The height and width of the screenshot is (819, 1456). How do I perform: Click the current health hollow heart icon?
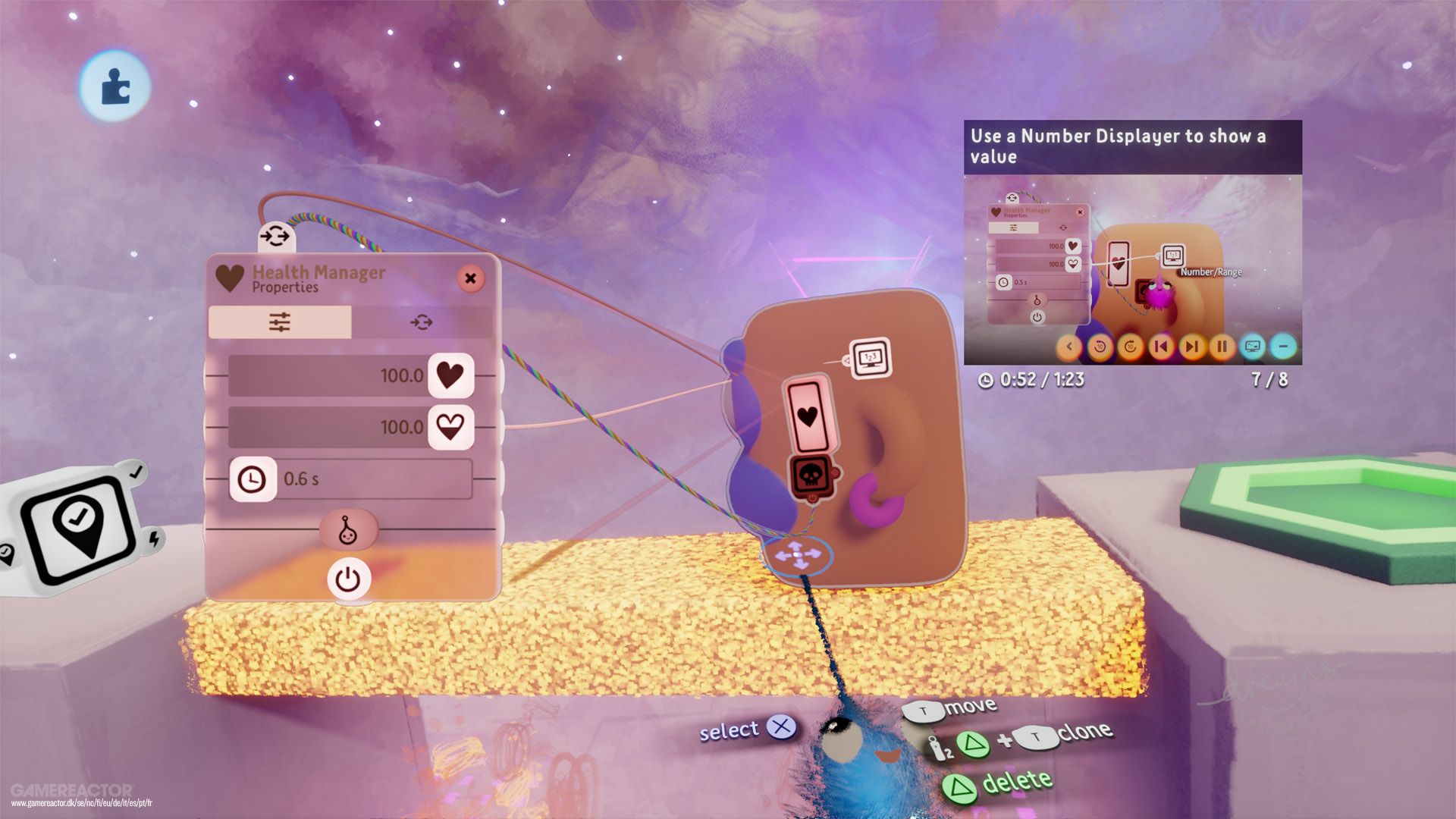pos(449,426)
